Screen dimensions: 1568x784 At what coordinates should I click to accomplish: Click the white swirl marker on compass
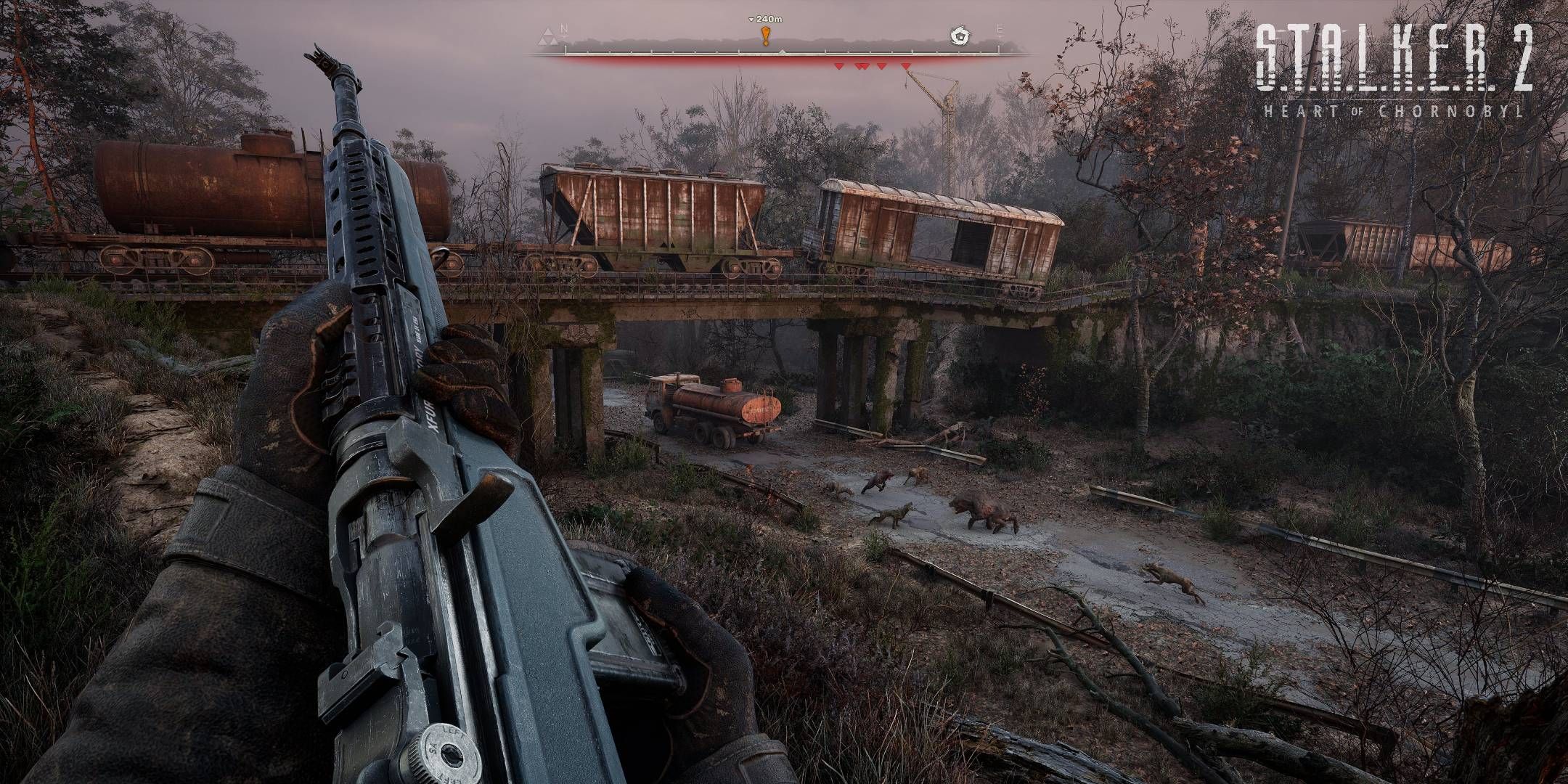[960, 34]
